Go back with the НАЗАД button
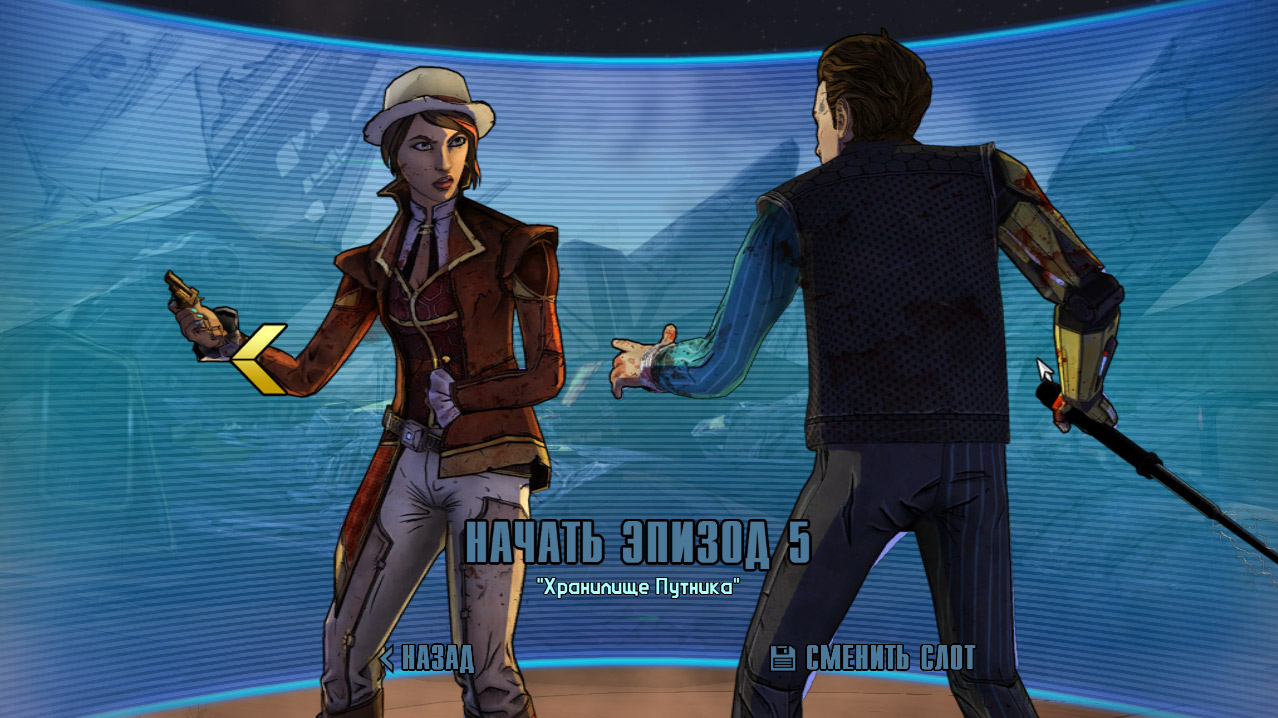 point(427,658)
